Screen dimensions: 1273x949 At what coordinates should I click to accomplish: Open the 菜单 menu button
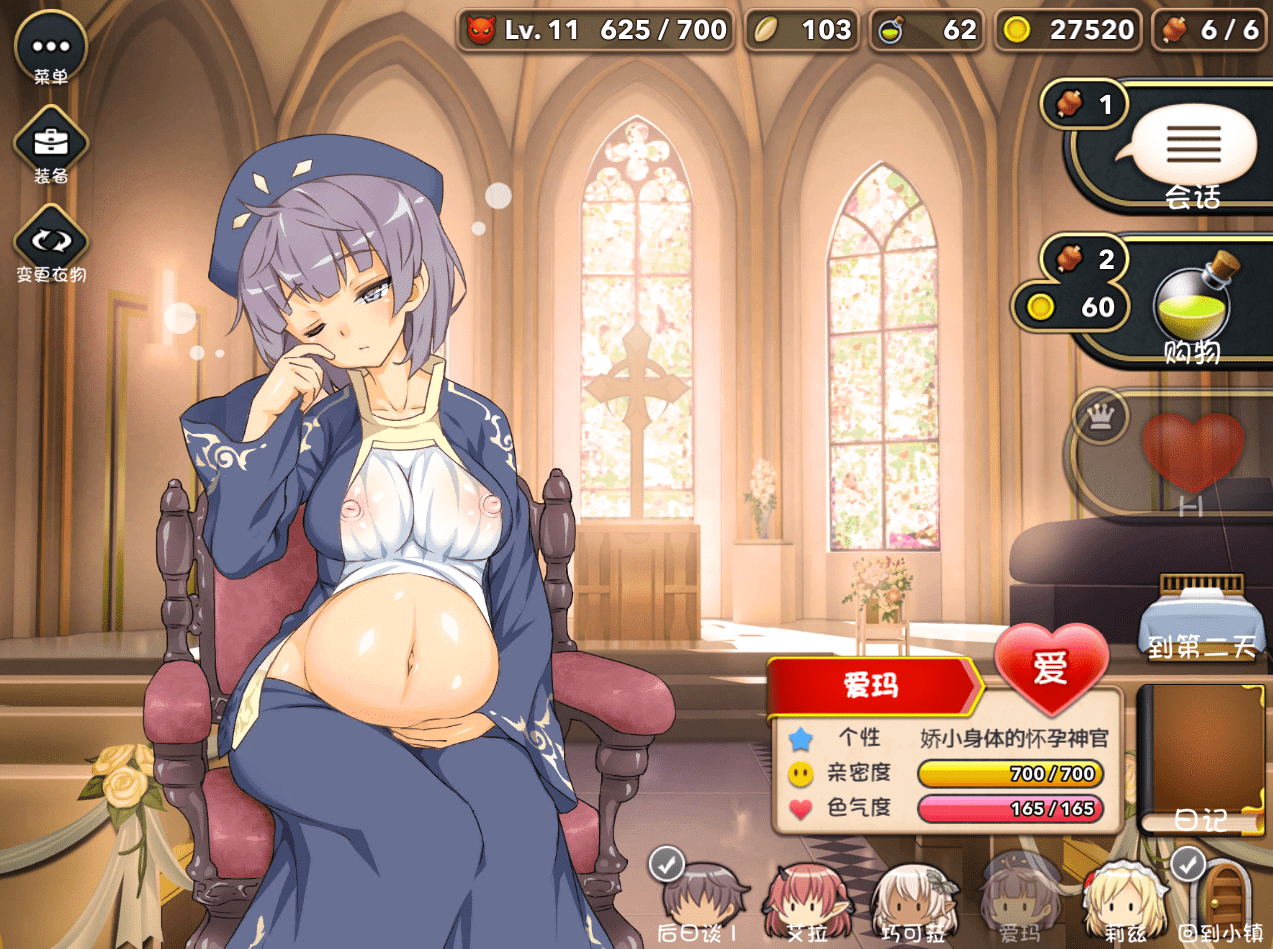[50, 46]
